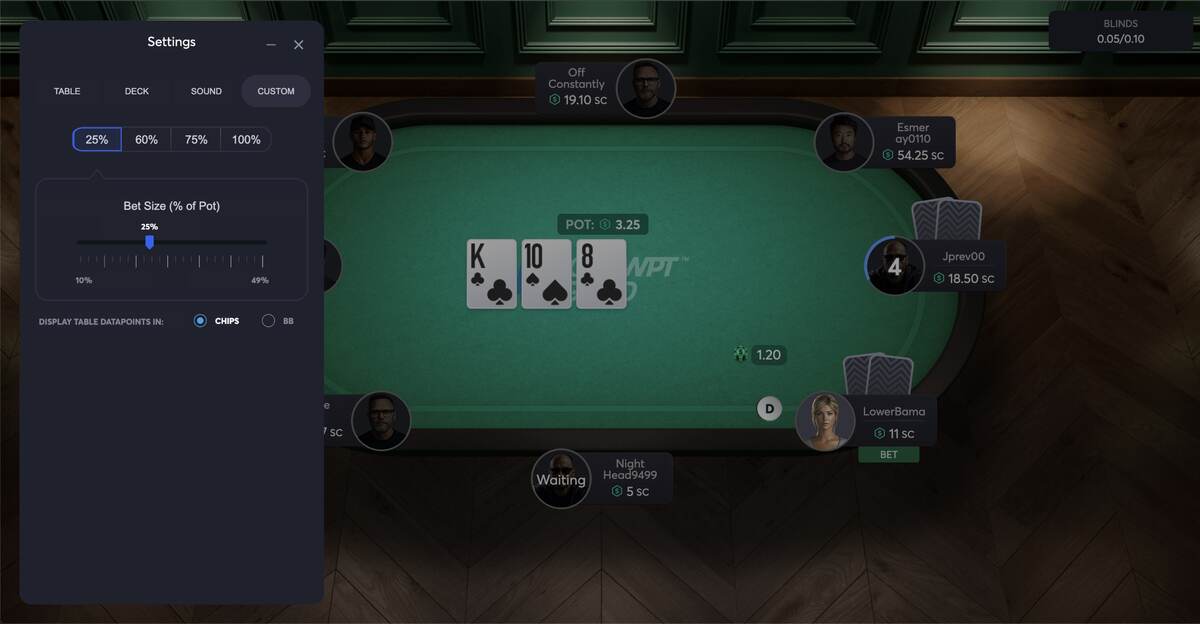Switch to the Table settings tab
Image resolution: width=1200 pixels, height=624 pixels.
67,91
